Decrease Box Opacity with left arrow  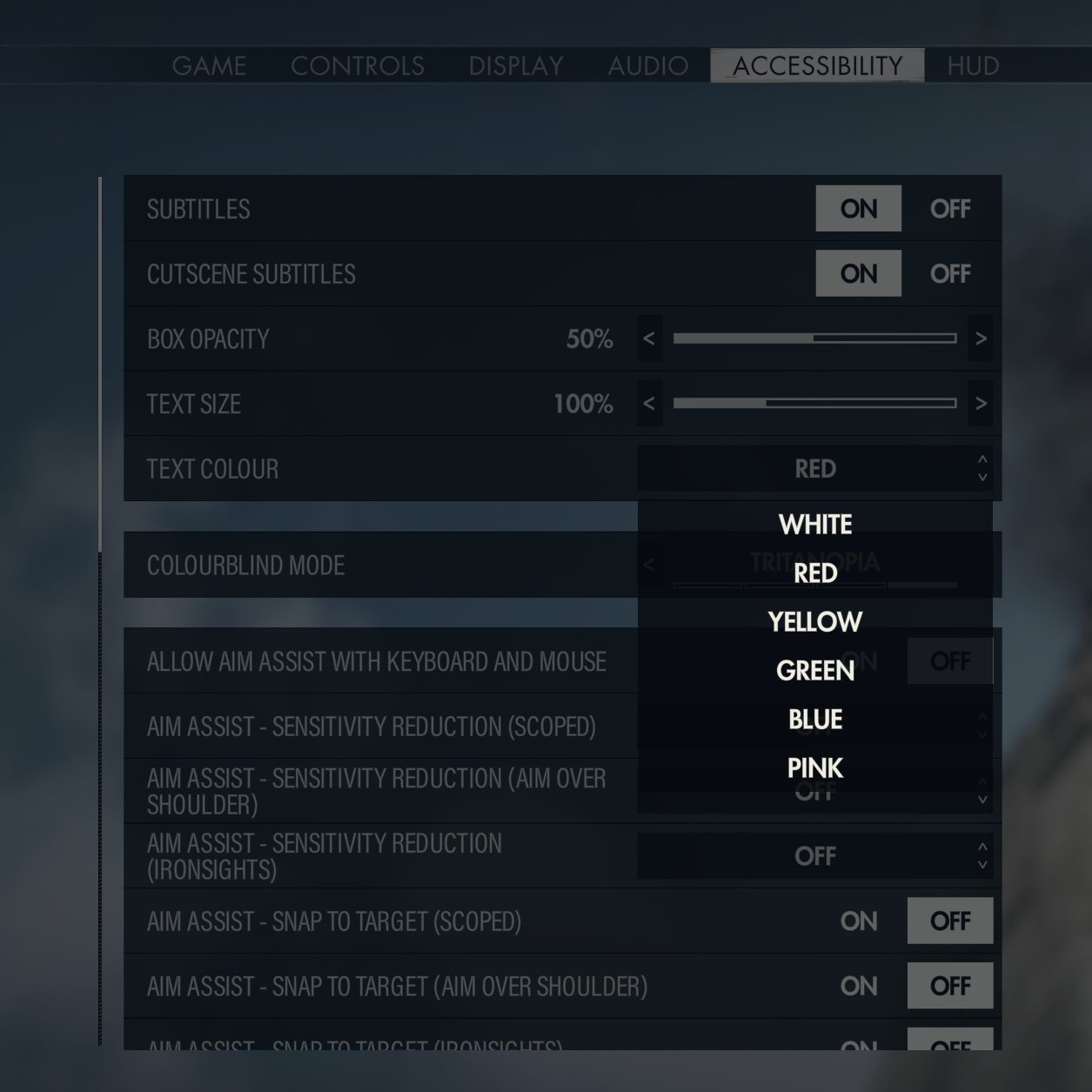649,338
